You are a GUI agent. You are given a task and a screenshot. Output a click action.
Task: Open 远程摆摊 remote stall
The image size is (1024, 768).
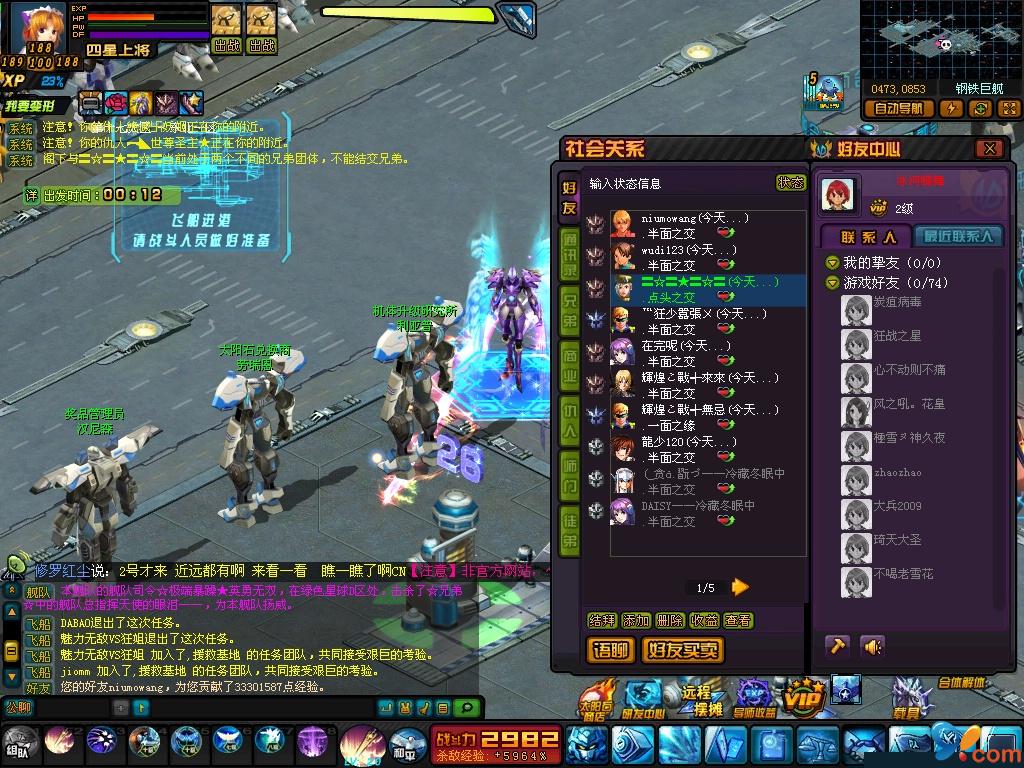695,699
